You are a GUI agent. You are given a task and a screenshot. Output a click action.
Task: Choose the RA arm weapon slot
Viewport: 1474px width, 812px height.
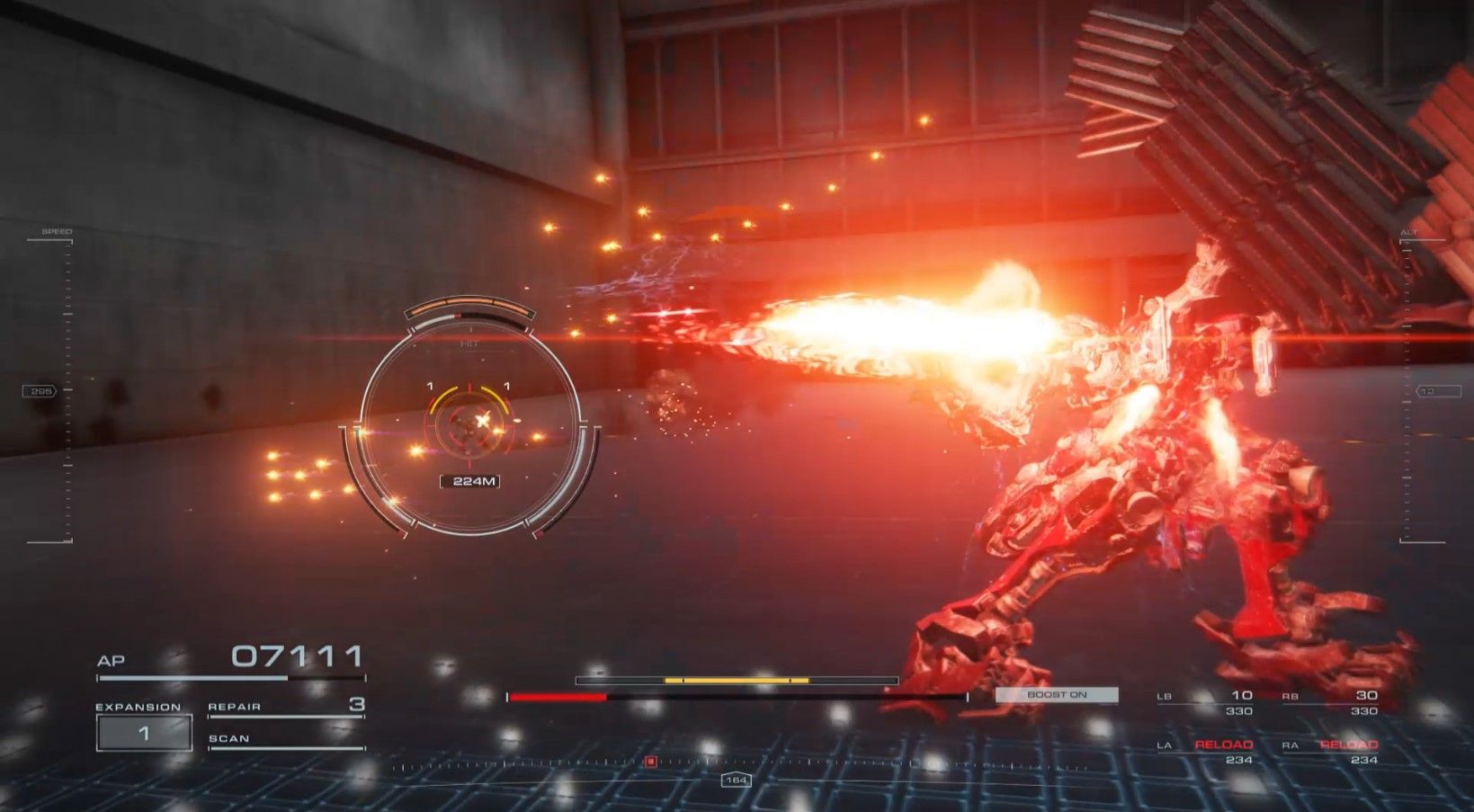click(x=1331, y=751)
